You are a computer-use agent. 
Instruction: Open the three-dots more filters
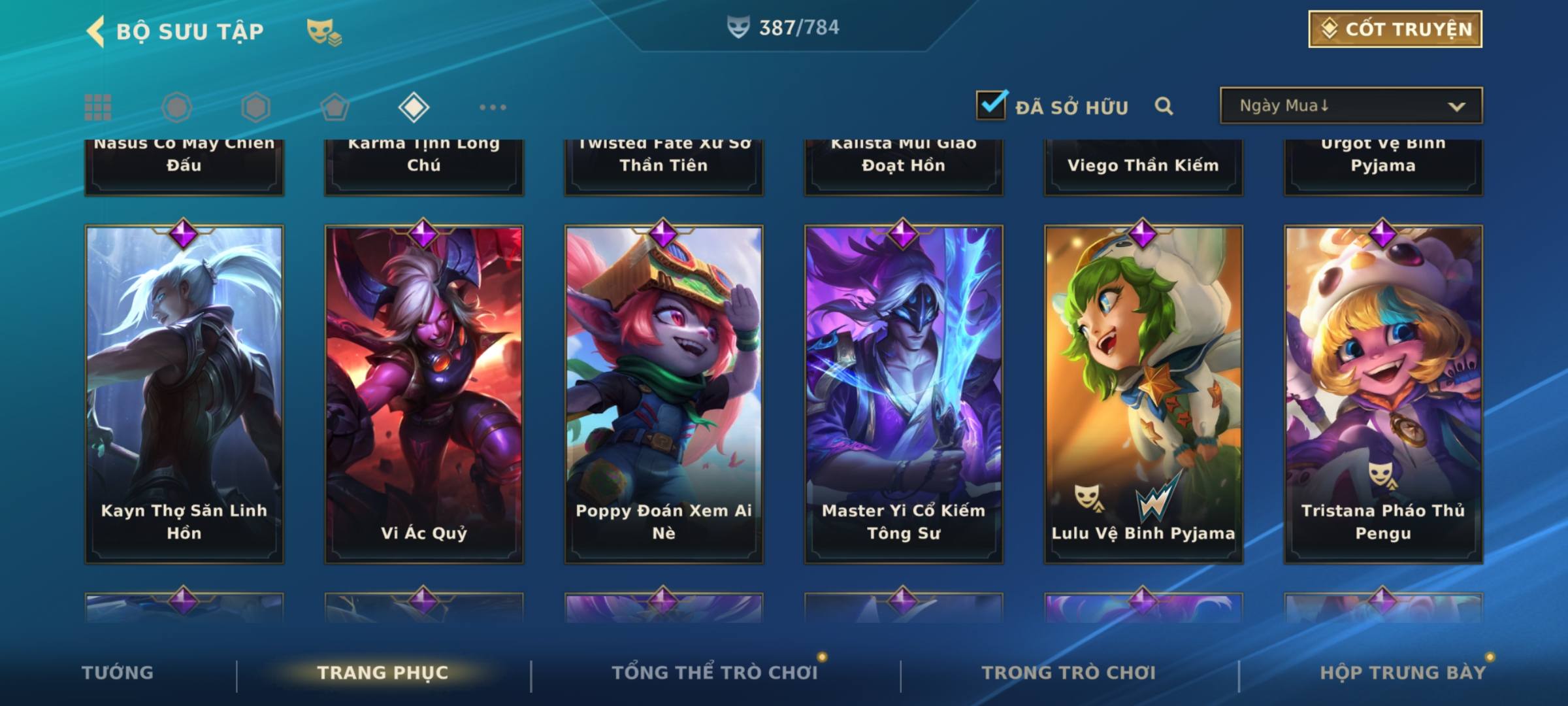point(493,107)
